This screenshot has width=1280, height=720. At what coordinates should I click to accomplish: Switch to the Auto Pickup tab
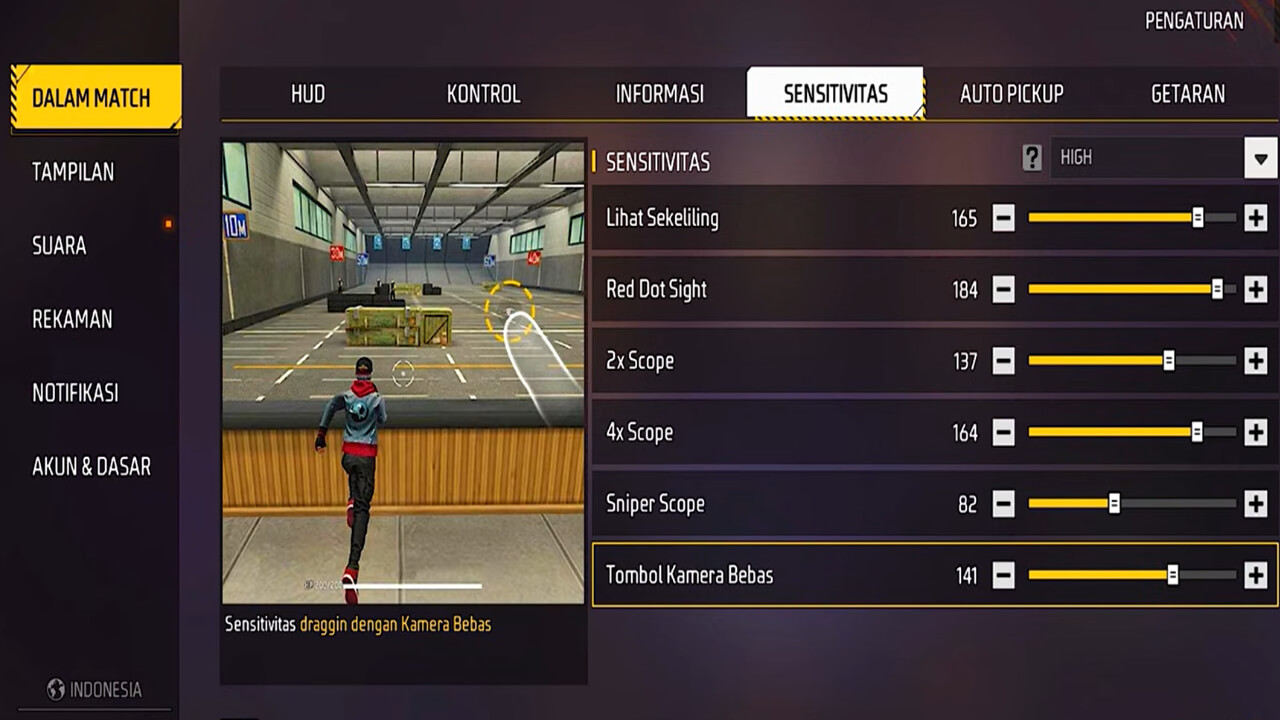pyautogui.click(x=1011, y=94)
